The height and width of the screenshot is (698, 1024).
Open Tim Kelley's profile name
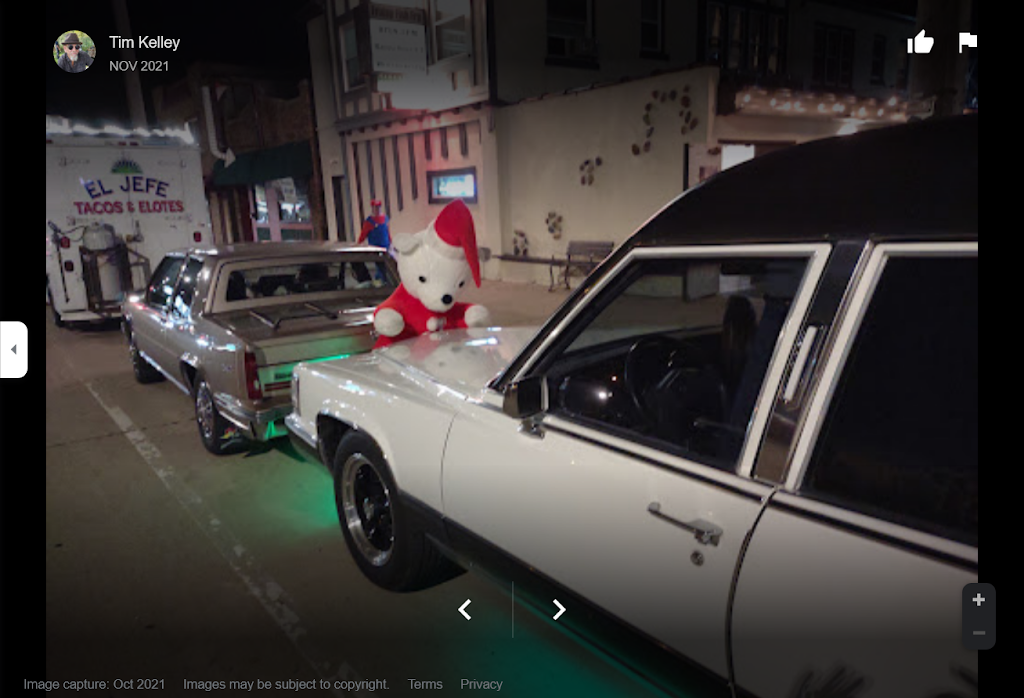click(x=144, y=43)
